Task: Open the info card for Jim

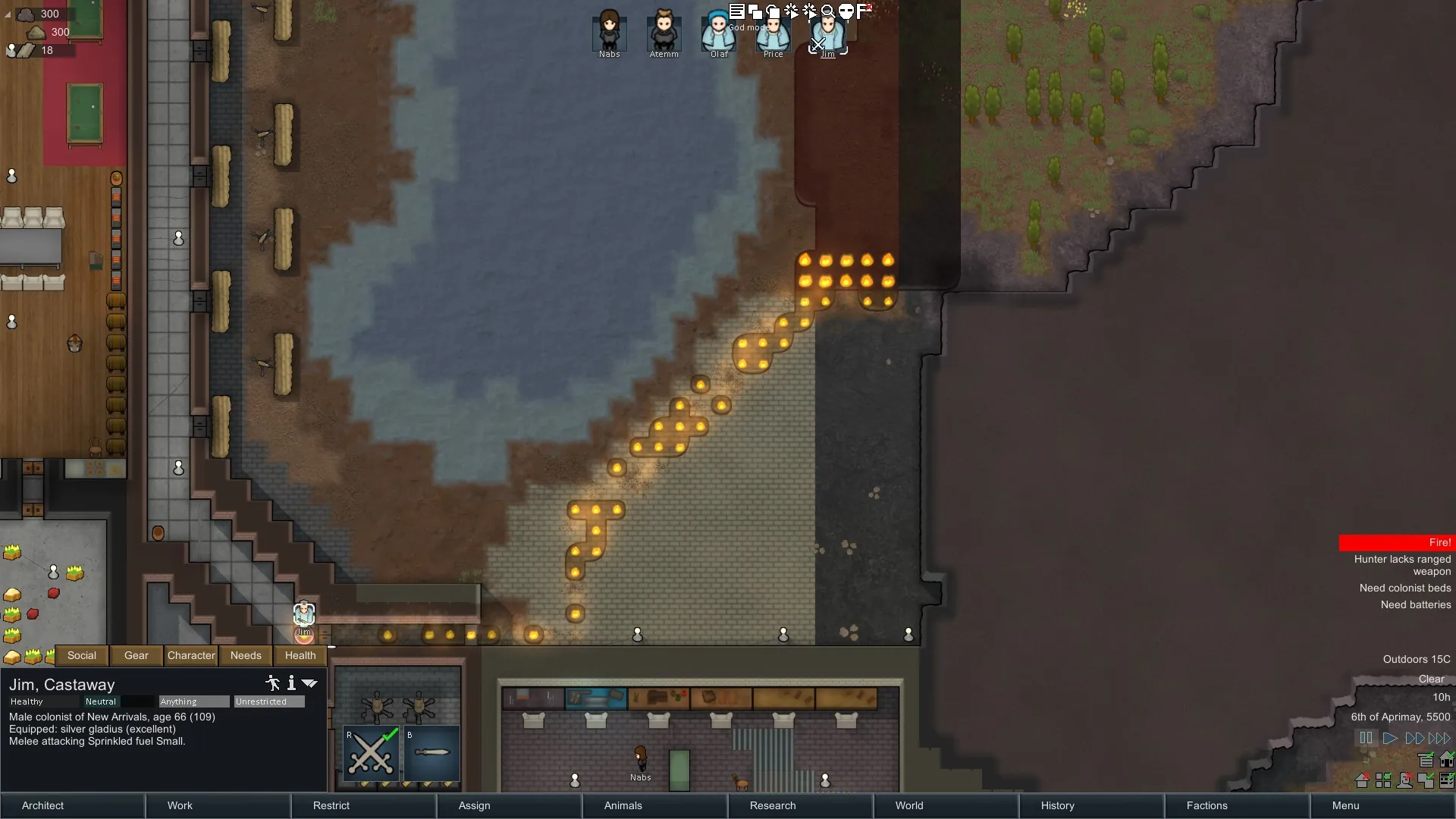Action: [291, 683]
